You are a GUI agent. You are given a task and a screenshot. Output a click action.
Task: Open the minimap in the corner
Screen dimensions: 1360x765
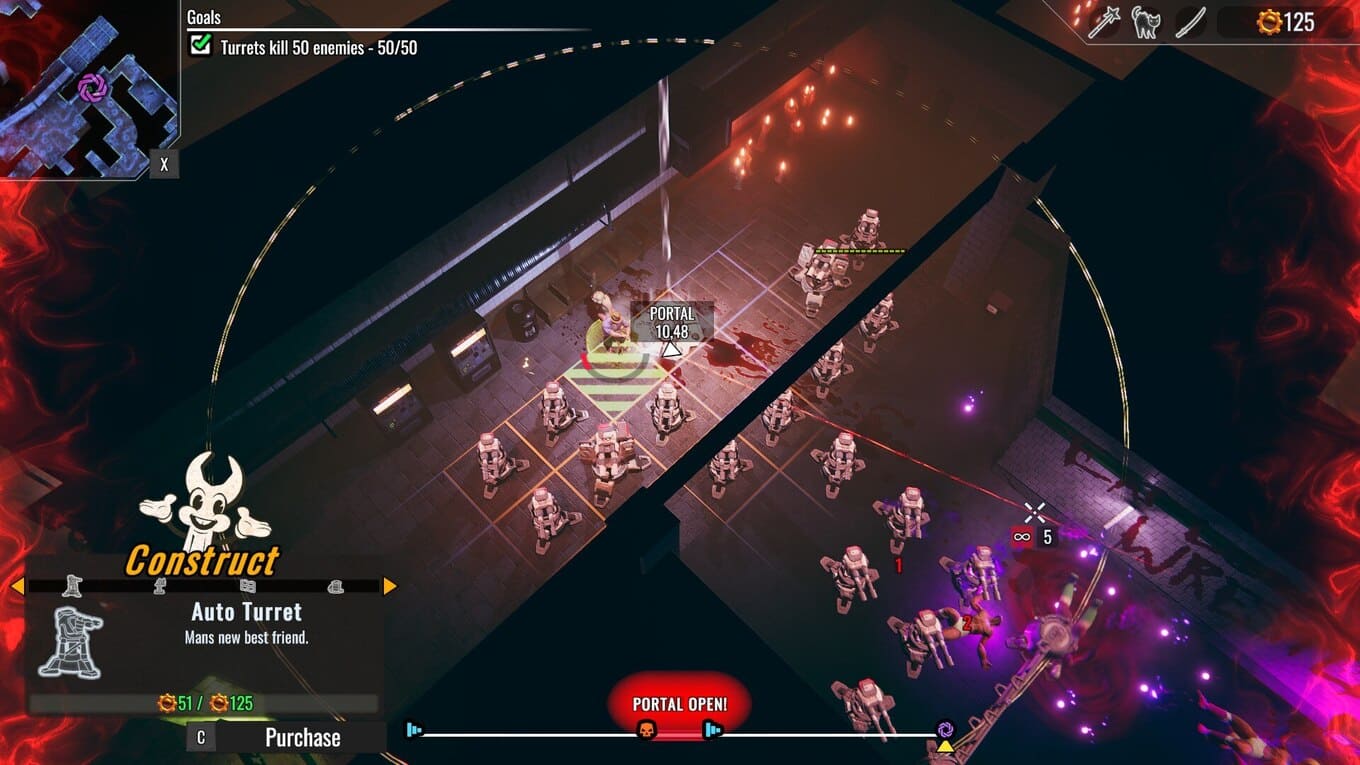89,89
